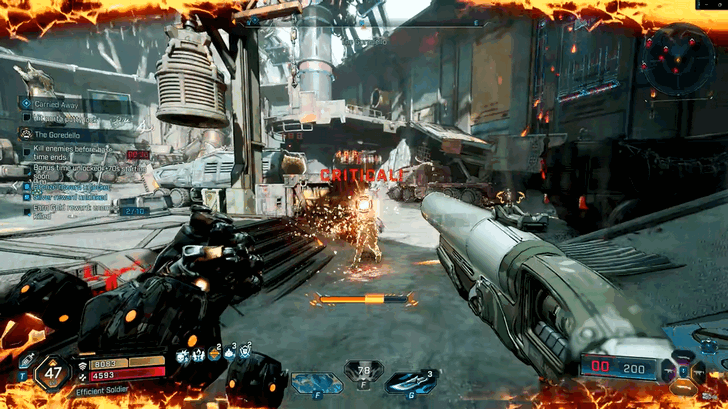Image resolution: width=728 pixels, height=409 pixels.
Task: Select the Carried Away mission tracker
Action: [60, 103]
